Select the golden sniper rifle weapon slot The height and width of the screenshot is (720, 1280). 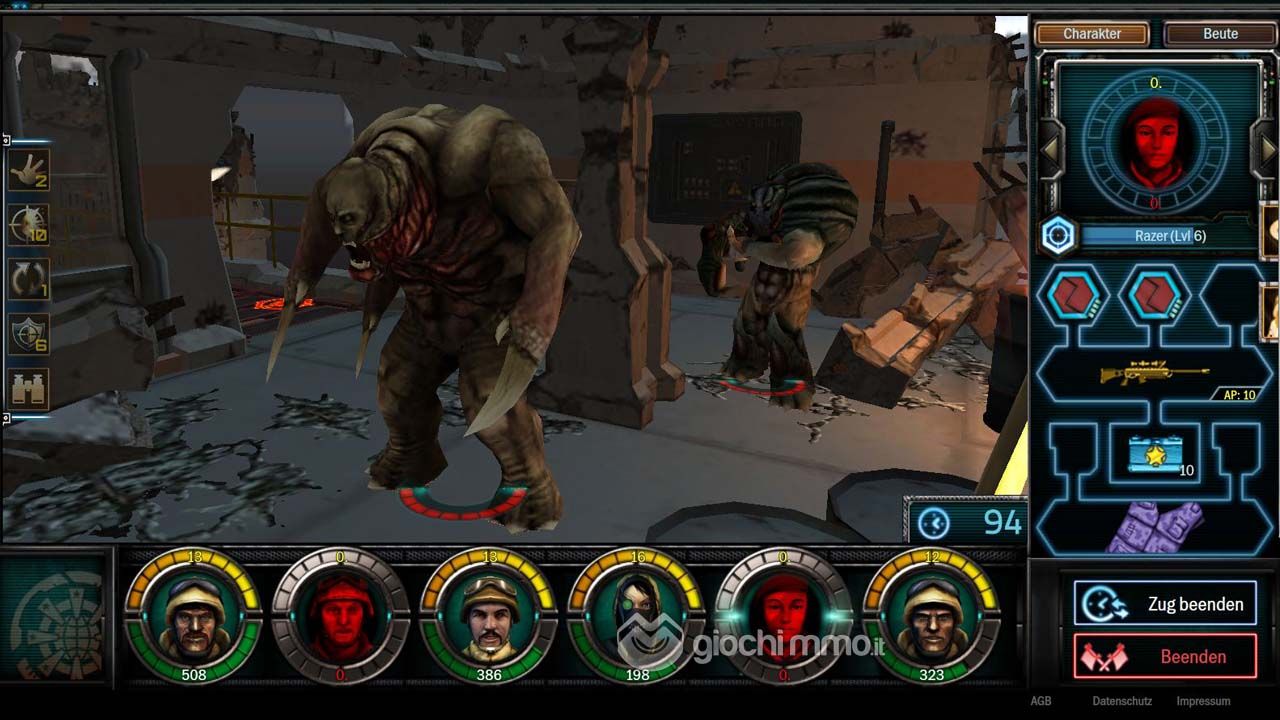click(x=1155, y=374)
